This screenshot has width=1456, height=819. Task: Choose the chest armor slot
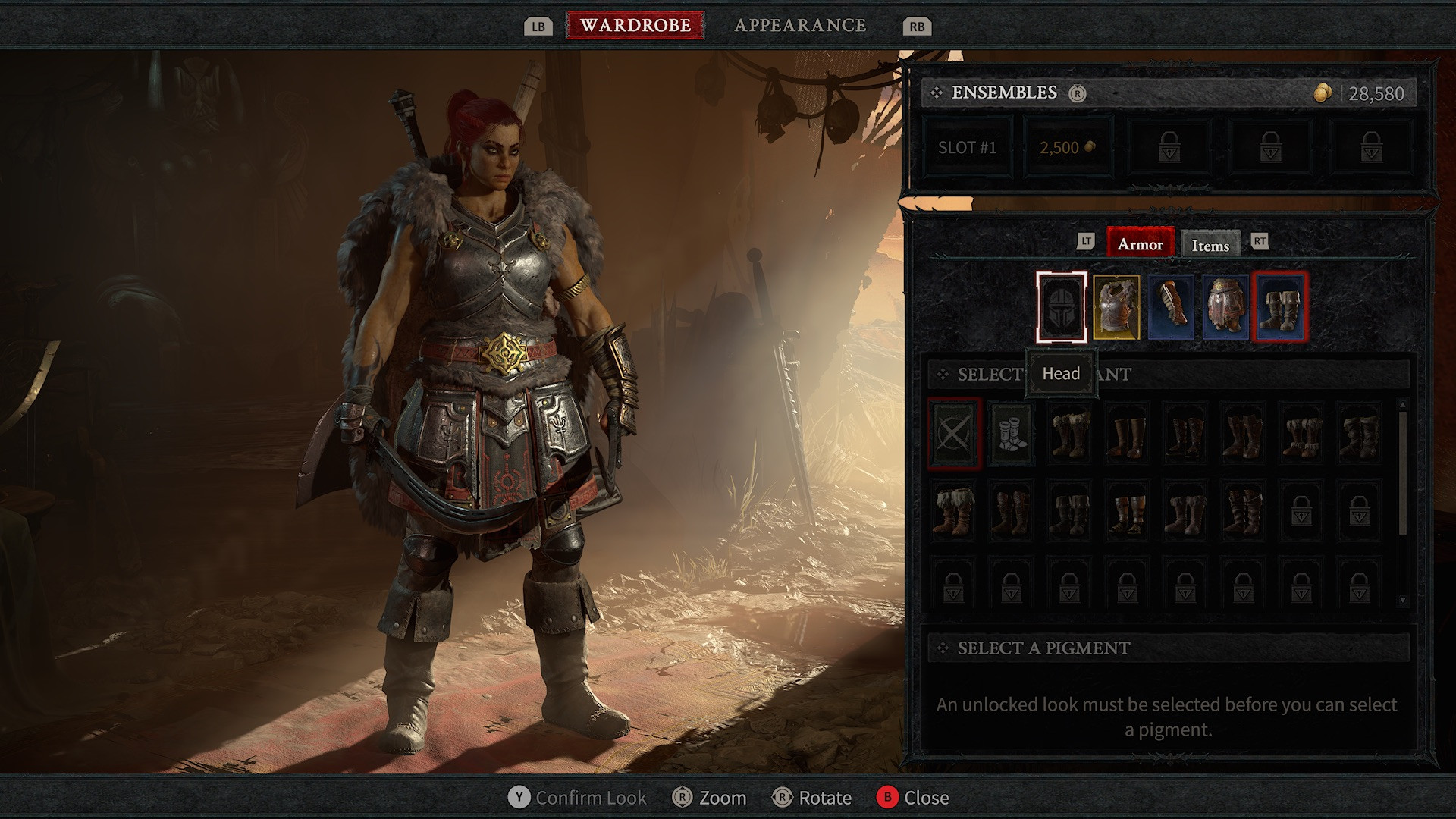tap(1116, 307)
